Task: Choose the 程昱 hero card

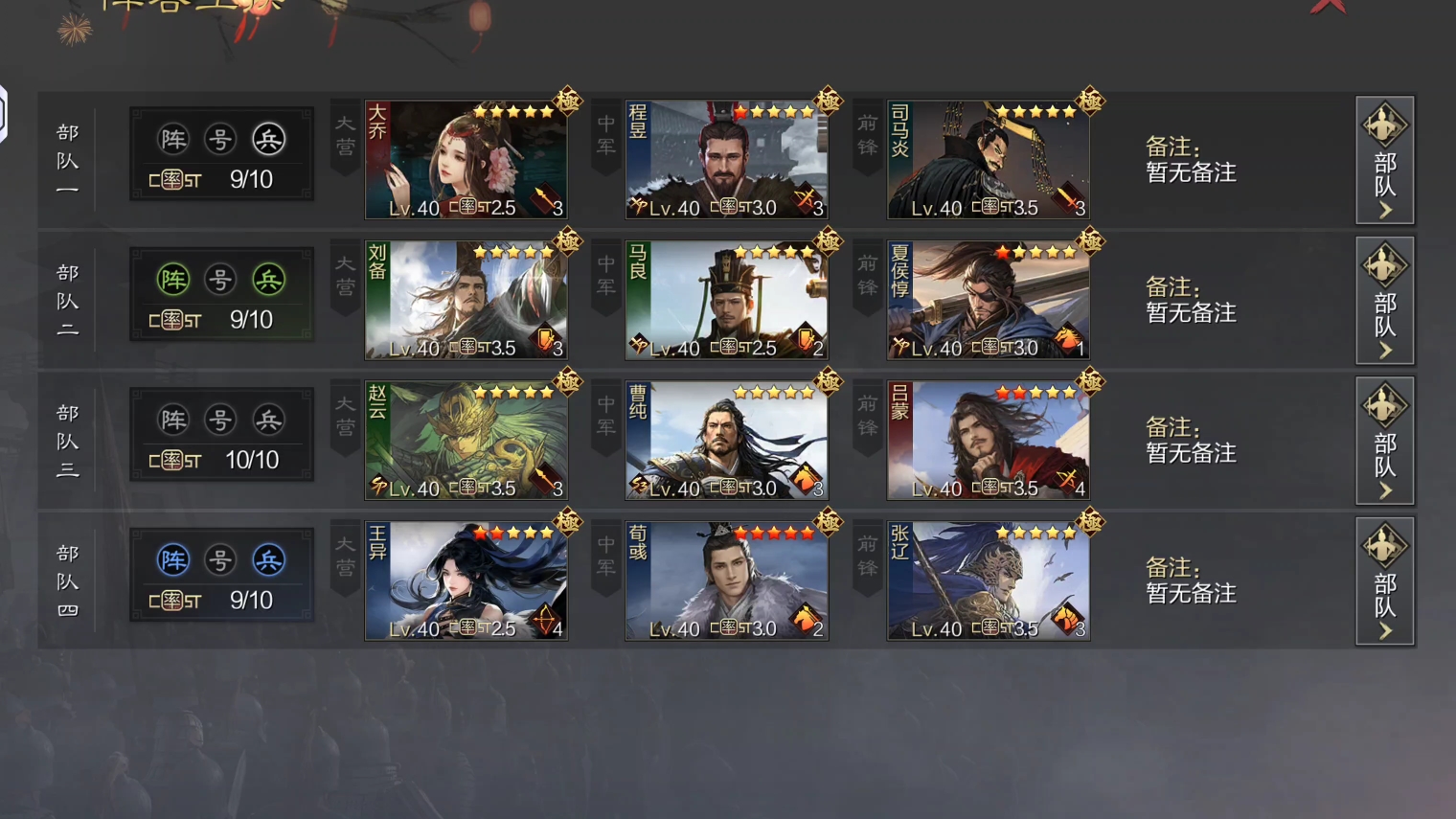Action: pos(726,160)
